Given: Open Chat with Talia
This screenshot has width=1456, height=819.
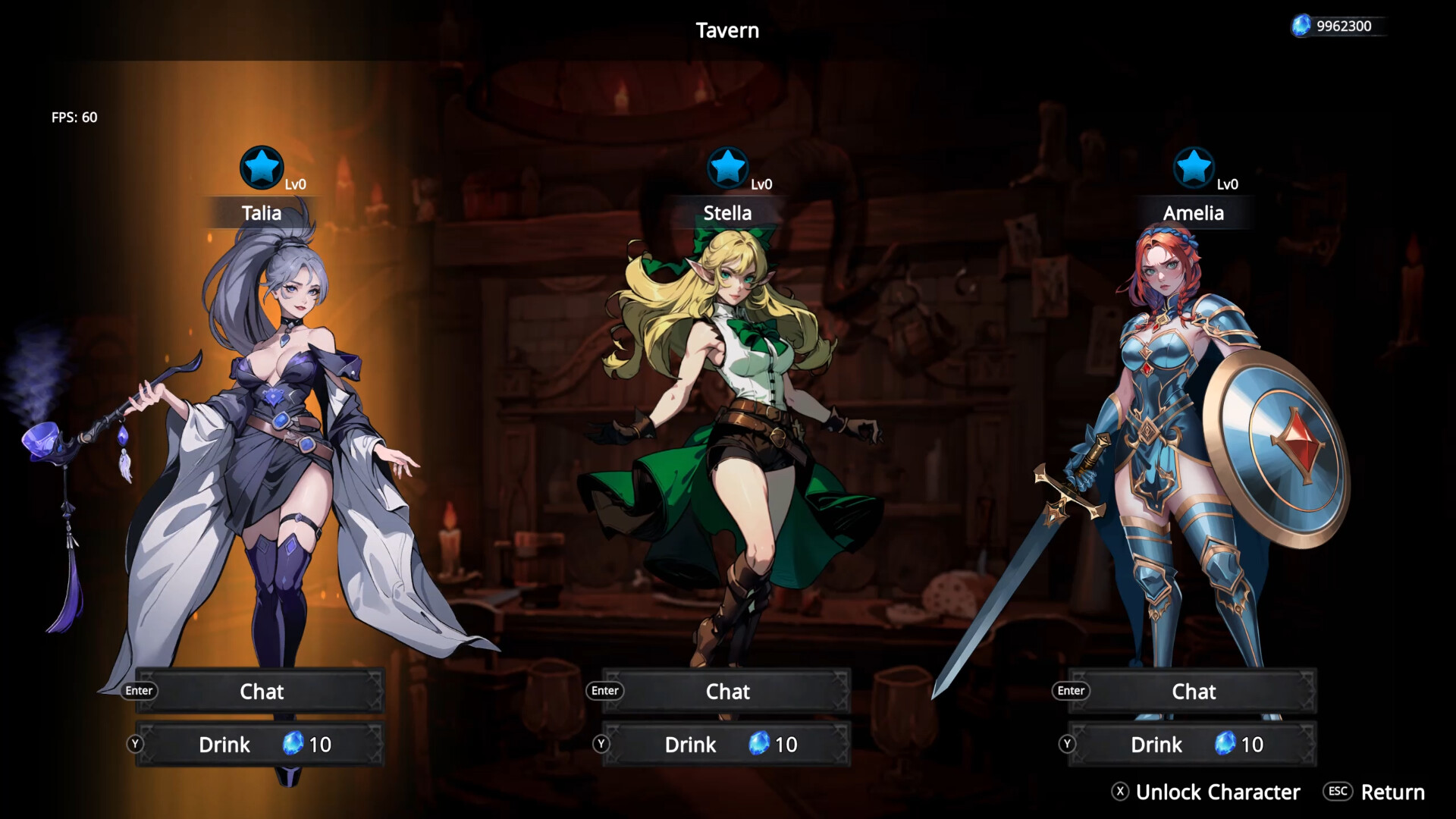Looking at the screenshot, I should [261, 691].
